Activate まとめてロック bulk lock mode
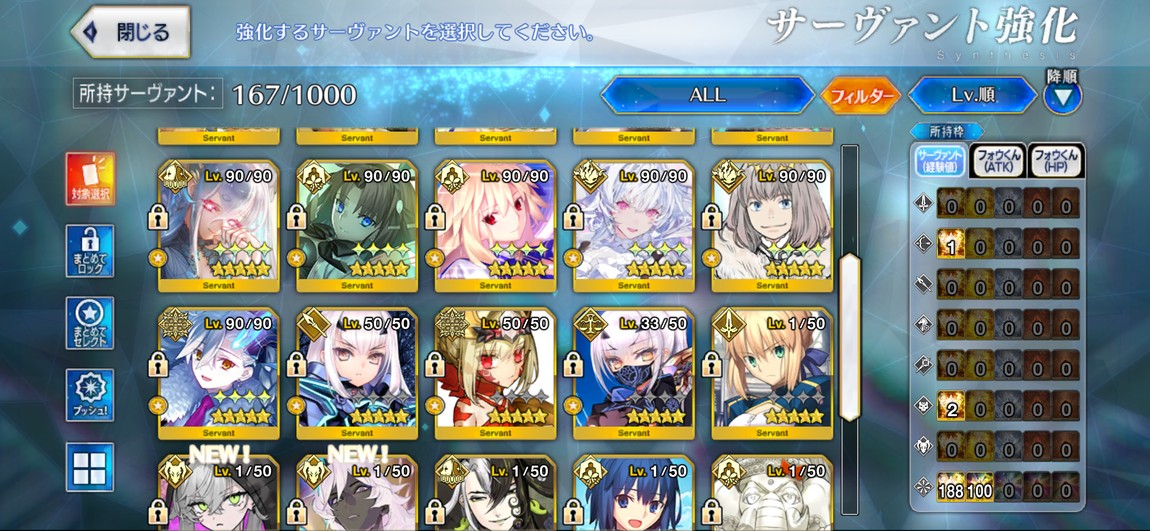This screenshot has width=1150, height=531. click(x=90, y=250)
